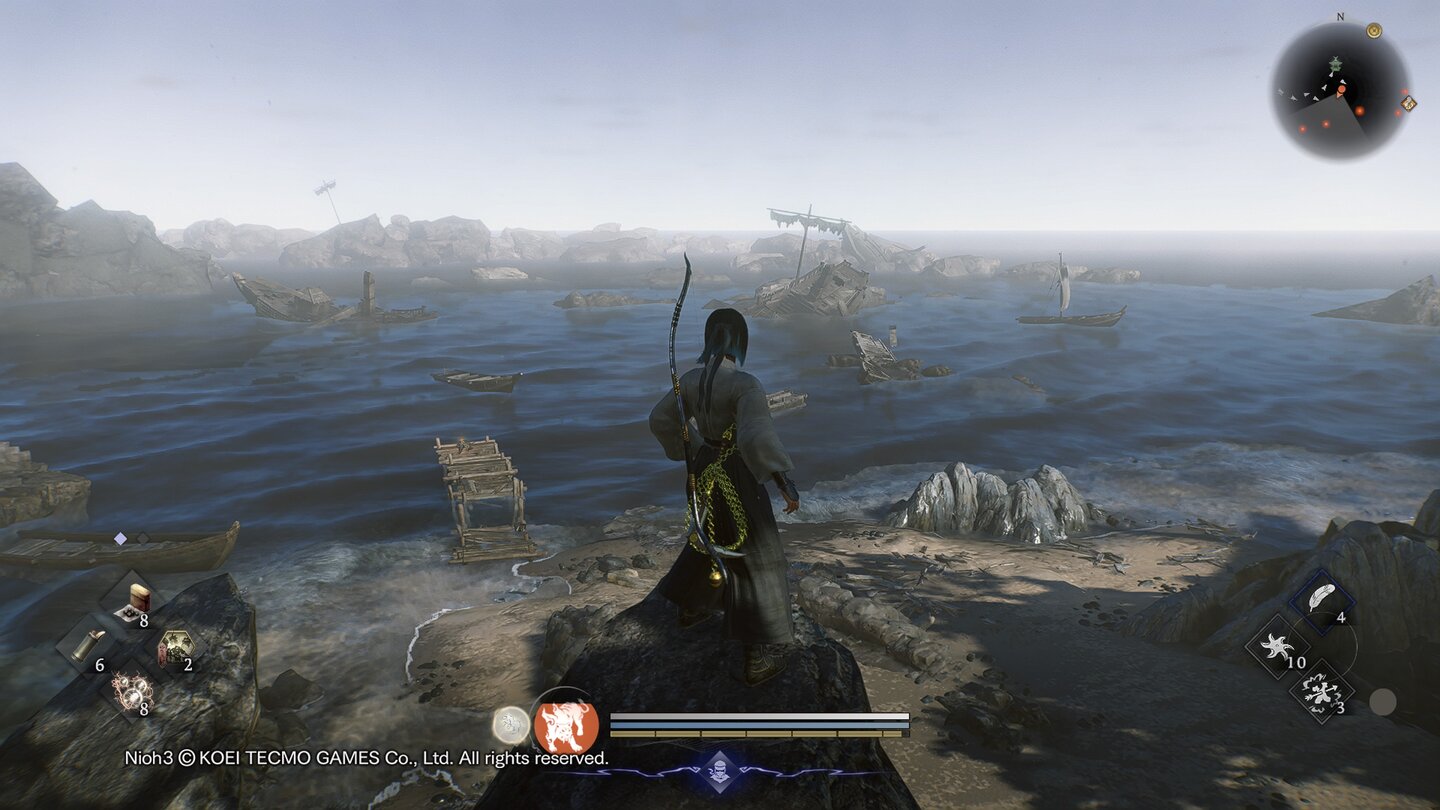Screen dimensions: 1440x810
Task: Select the feather ninjutsu slot
Action: (1322, 598)
